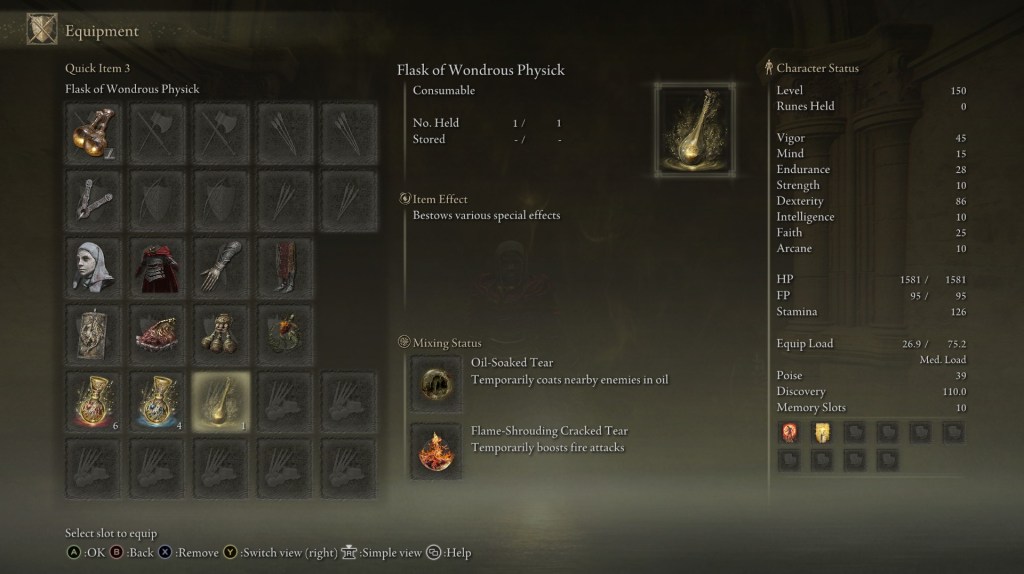Choose the wreath talisman with red gem
The width and height of the screenshot is (1024, 574).
point(283,332)
